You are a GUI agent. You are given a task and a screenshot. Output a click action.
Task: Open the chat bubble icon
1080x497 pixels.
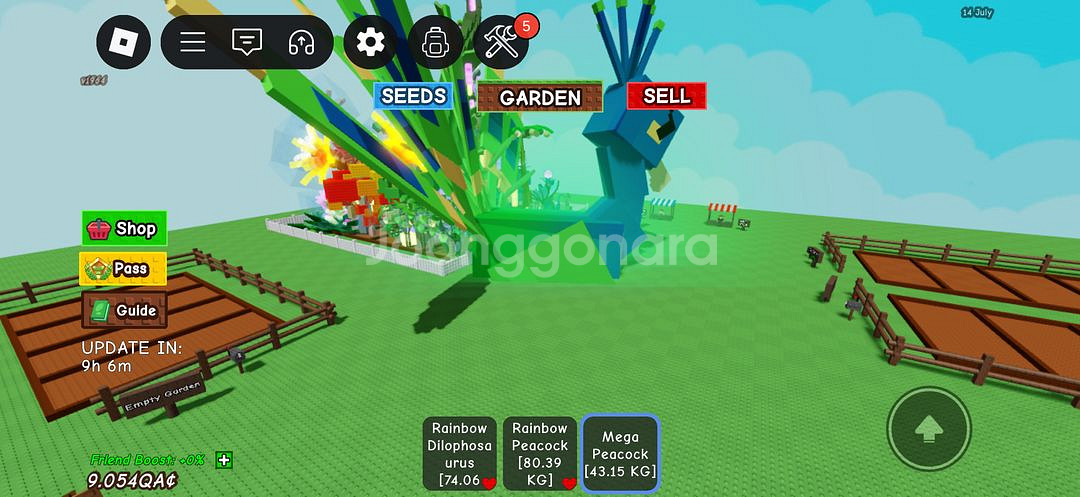pos(246,42)
